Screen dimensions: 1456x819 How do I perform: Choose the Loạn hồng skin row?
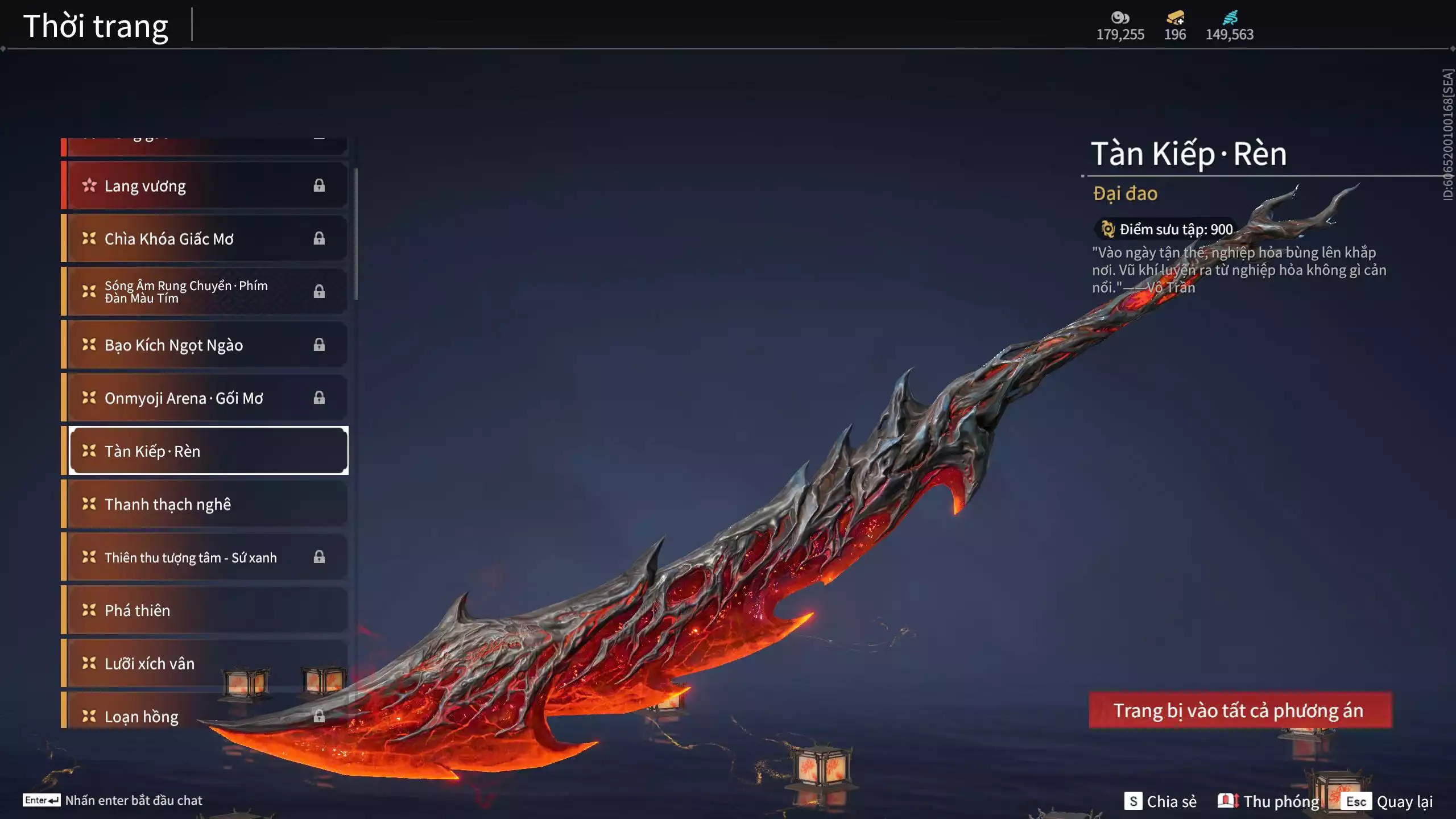pyautogui.click(x=142, y=716)
